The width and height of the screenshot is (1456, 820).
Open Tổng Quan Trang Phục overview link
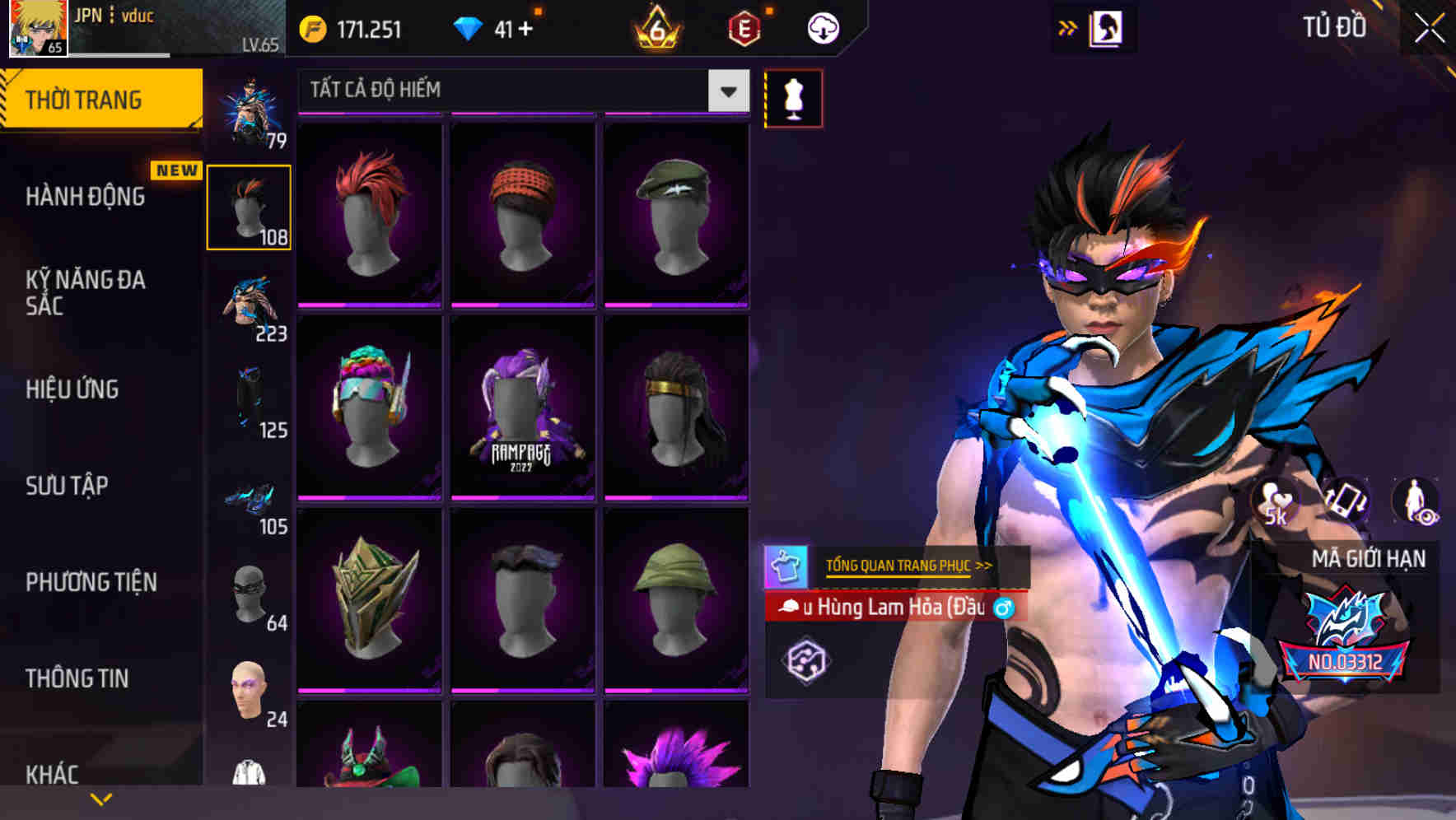pos(908,566)
